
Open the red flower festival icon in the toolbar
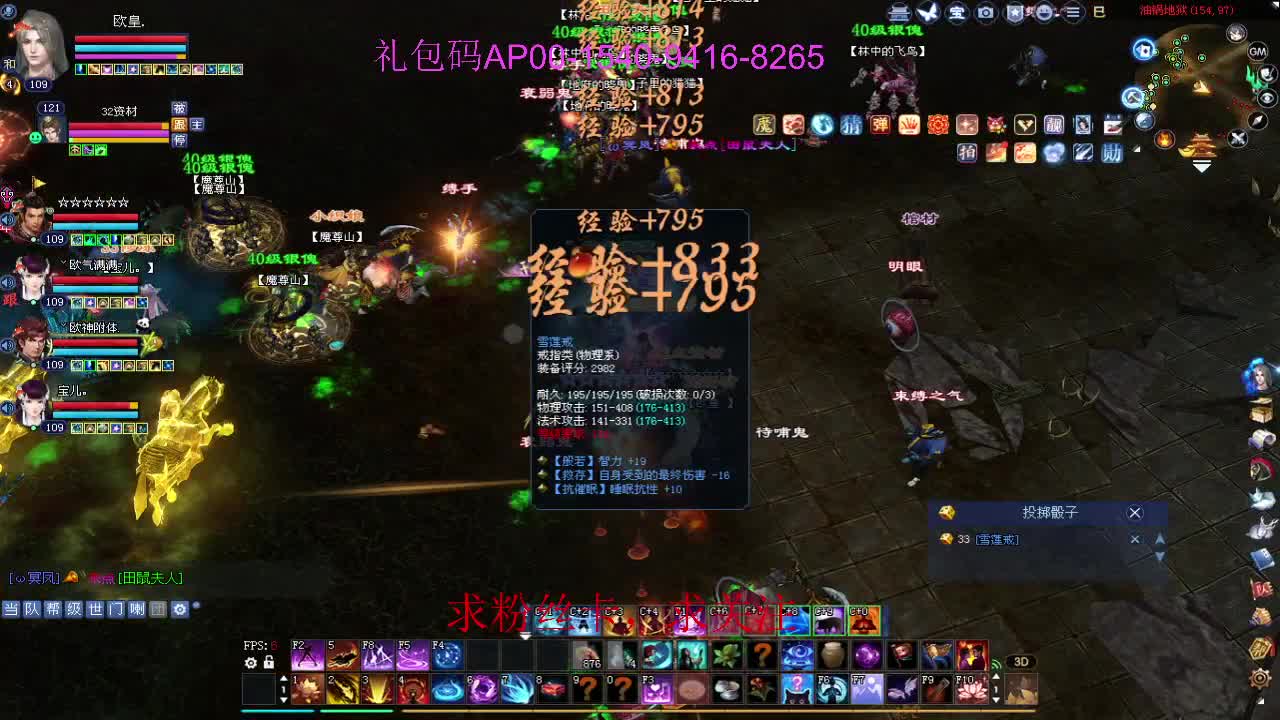point(939,124)
